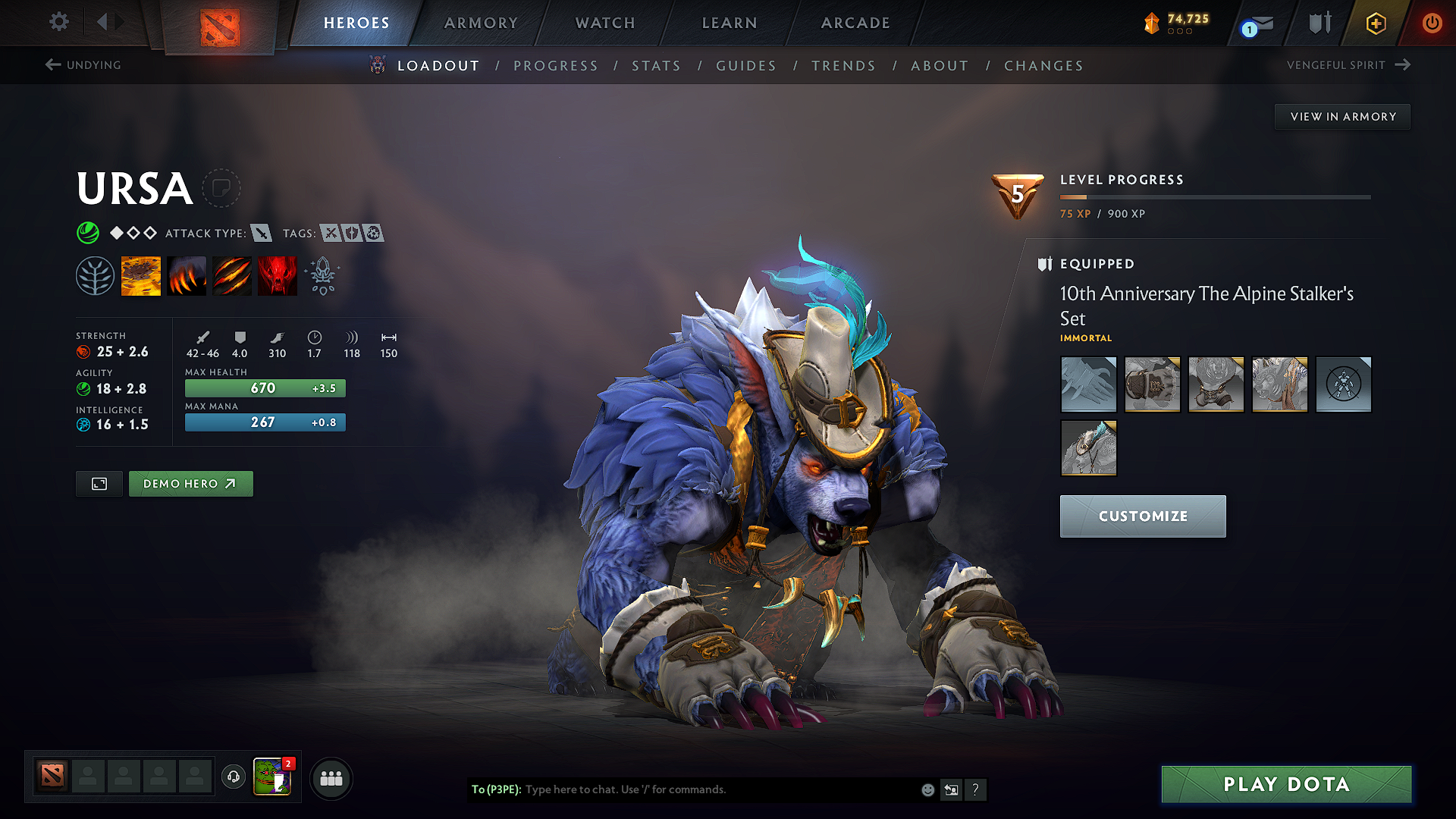Quit the game with power button
This screenshot has height=819, width=1456.
tap(1432, 23)
